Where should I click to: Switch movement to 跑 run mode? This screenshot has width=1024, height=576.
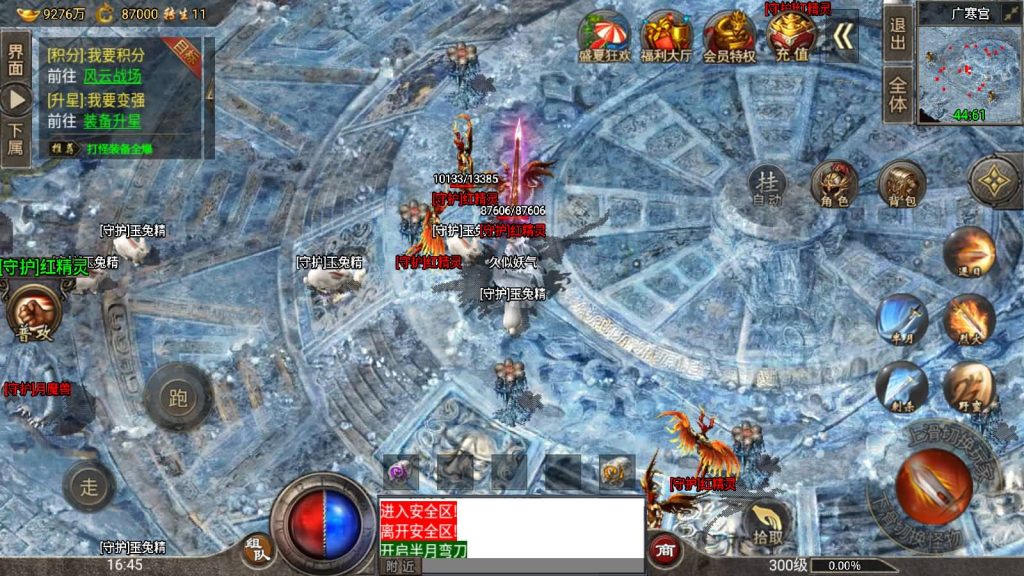coord(178,398)
